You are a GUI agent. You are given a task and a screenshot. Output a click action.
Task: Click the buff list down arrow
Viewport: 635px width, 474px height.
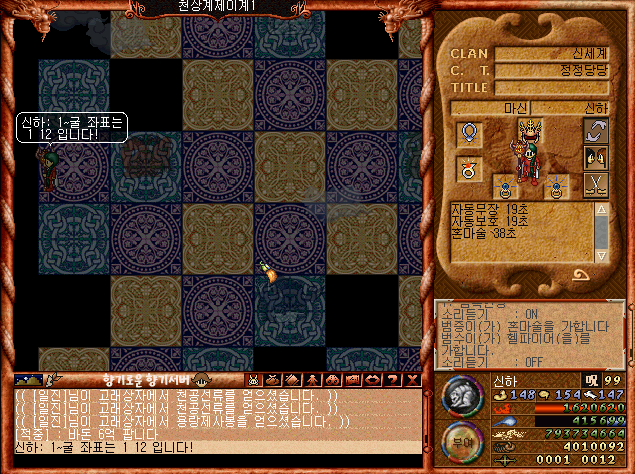coord(601,254)
